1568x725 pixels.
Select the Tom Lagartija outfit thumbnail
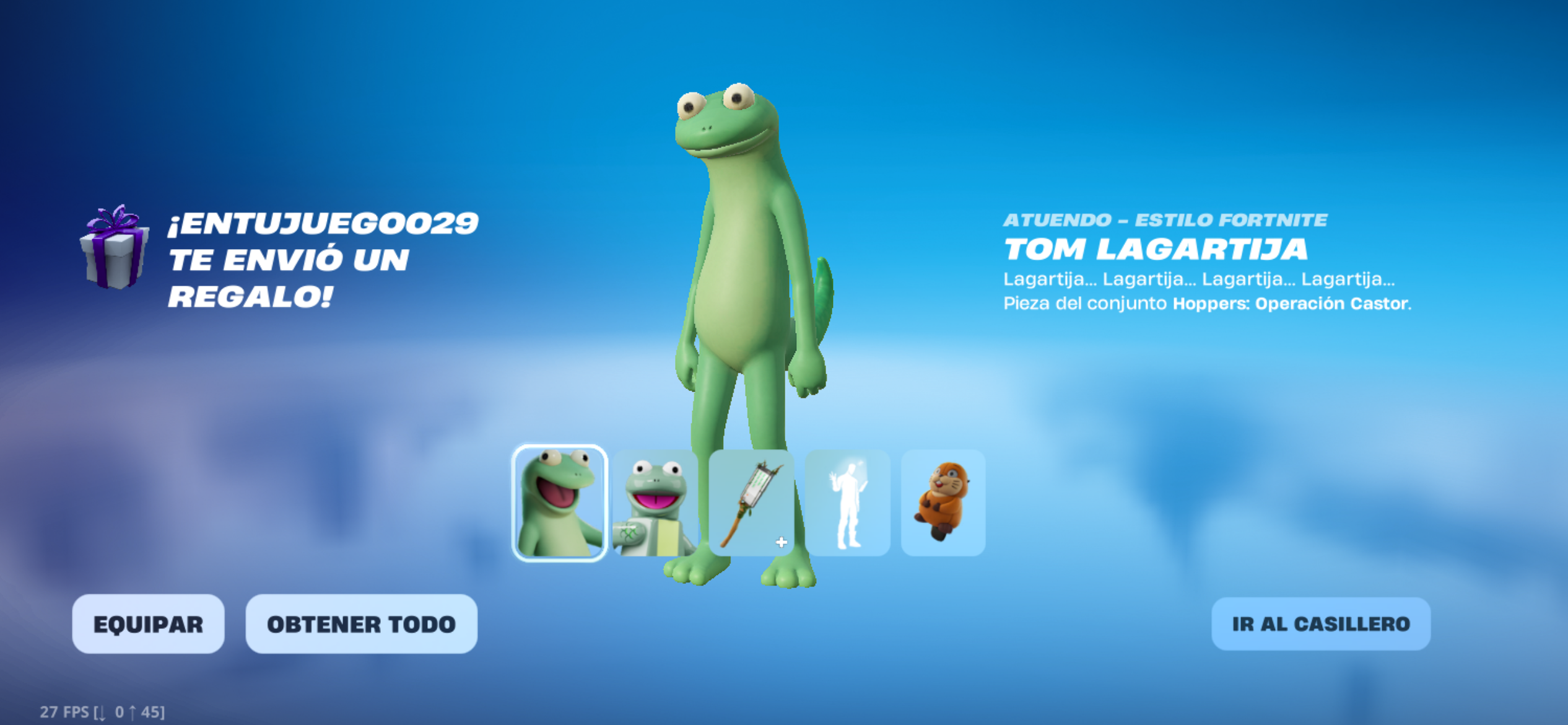pyautogui.click(x=560, y=503)
